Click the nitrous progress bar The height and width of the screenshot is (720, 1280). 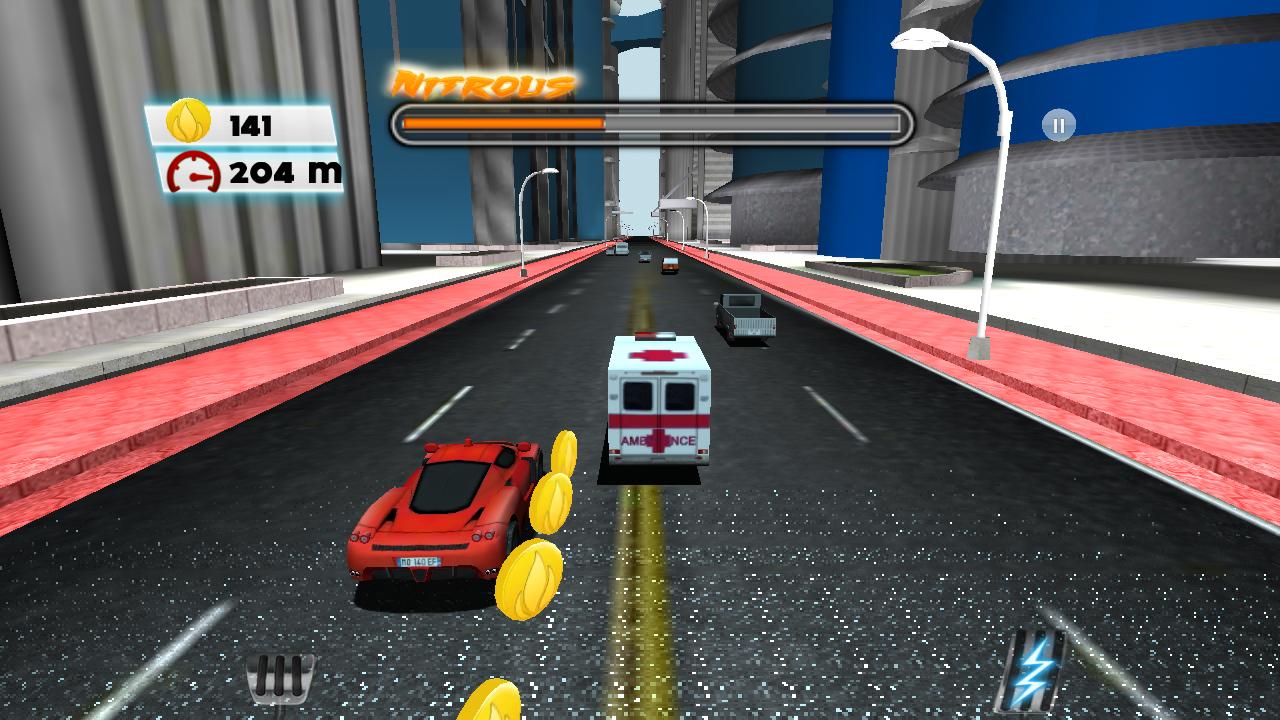[652, 120]
